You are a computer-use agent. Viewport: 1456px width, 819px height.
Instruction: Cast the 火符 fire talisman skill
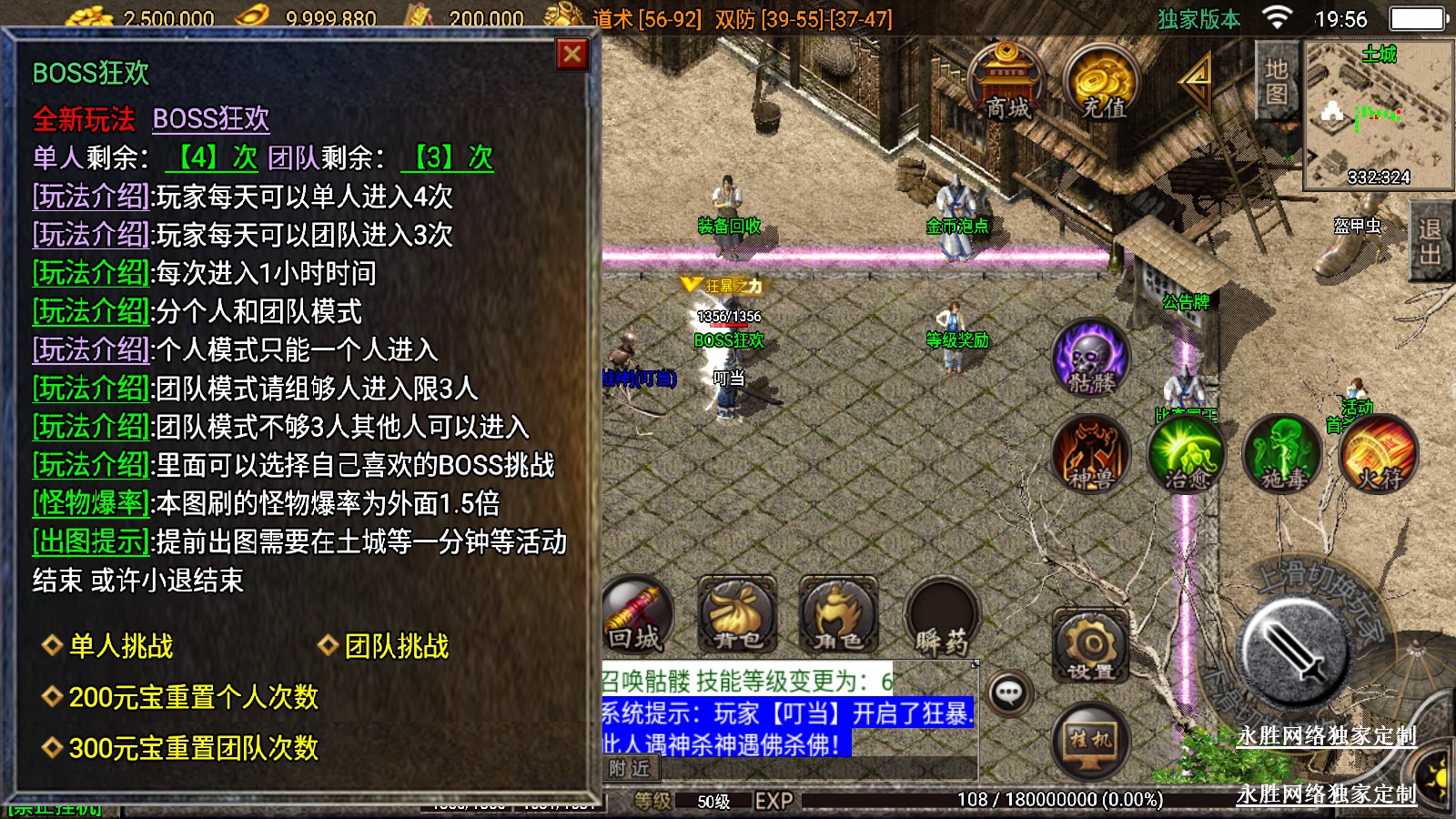pyautogui.click(x=1379, y=453)
